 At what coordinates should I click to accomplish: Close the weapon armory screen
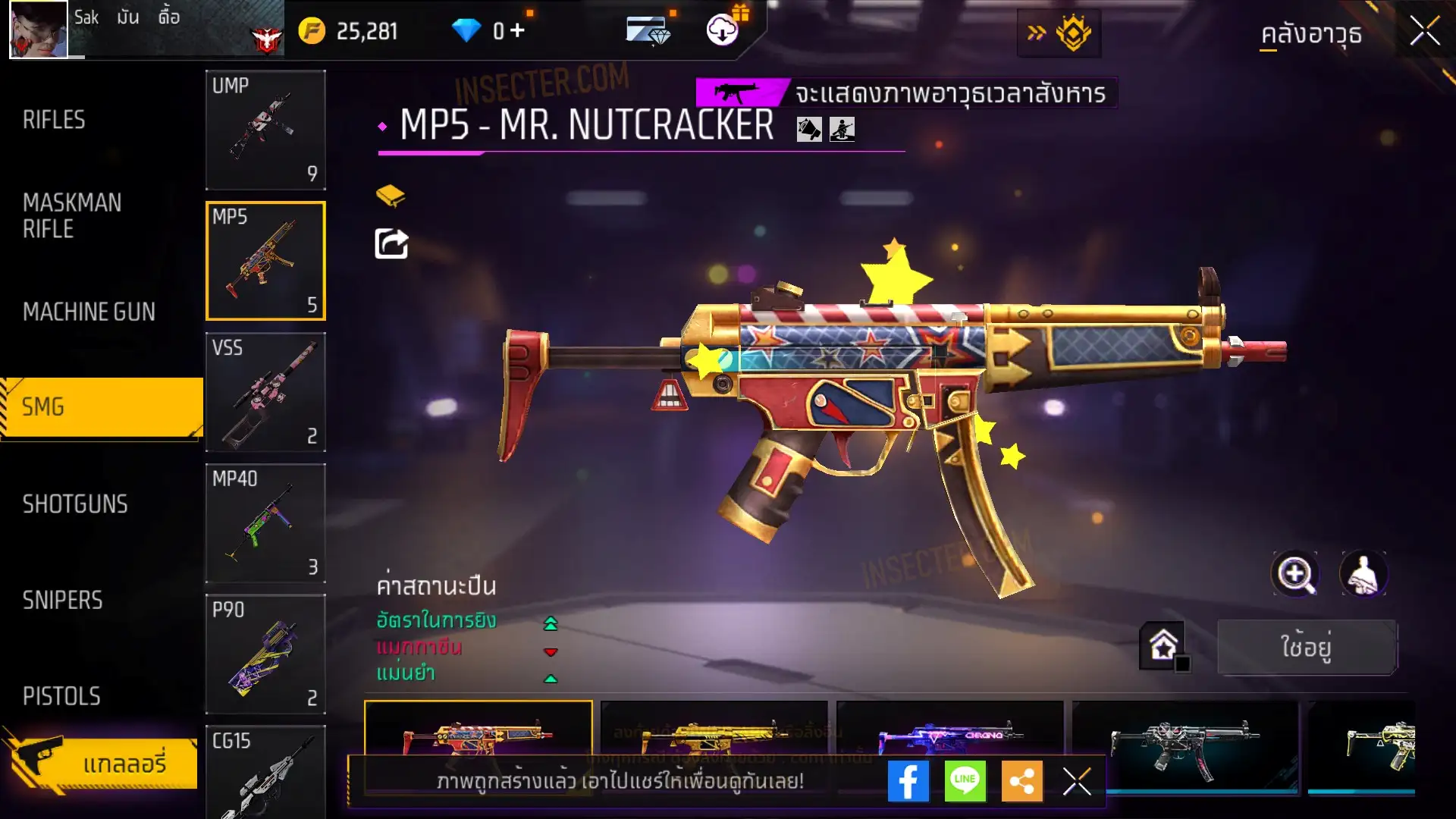(x=1424, y=32)
